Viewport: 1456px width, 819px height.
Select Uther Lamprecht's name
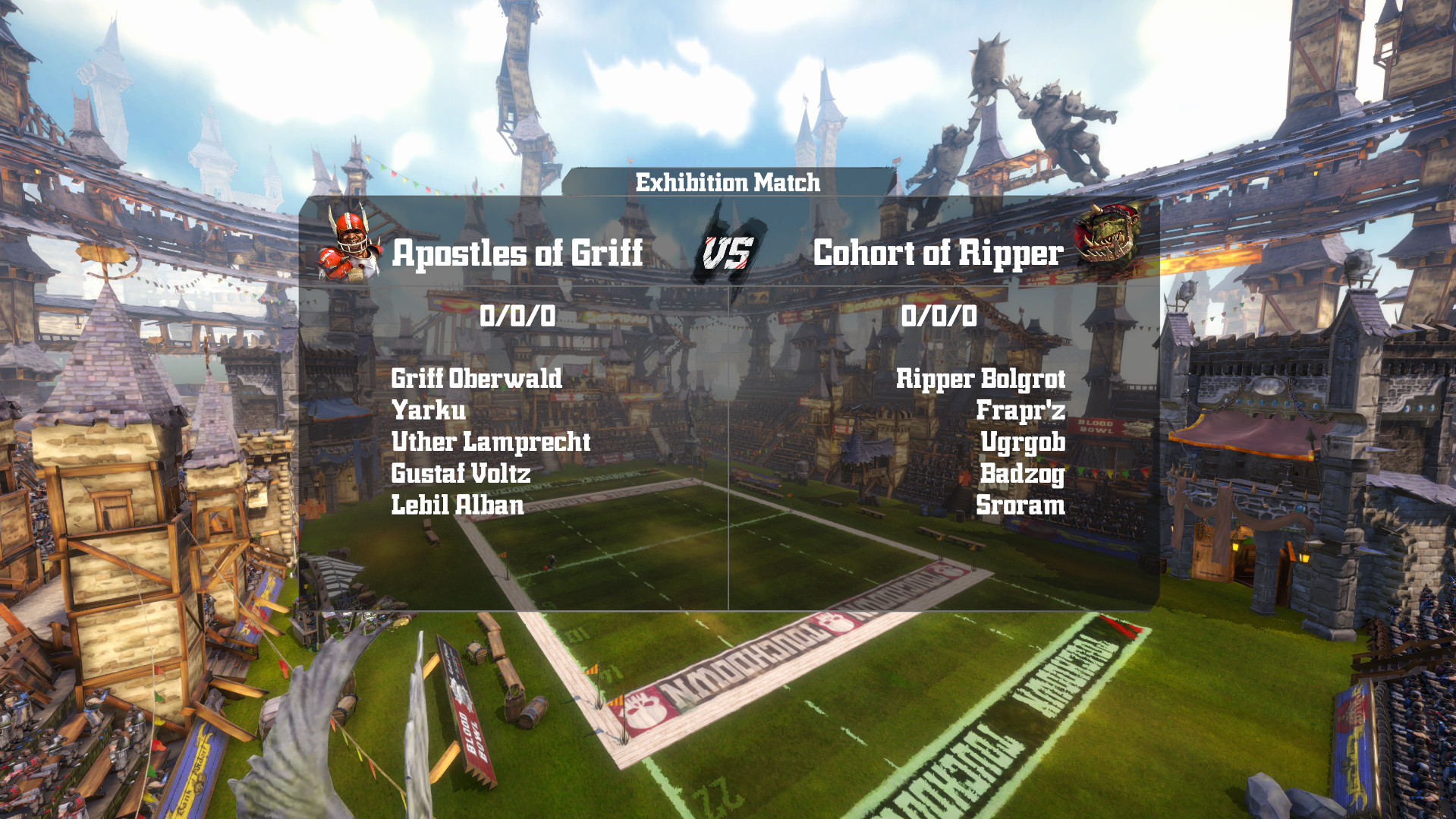(x=491, y=443)
